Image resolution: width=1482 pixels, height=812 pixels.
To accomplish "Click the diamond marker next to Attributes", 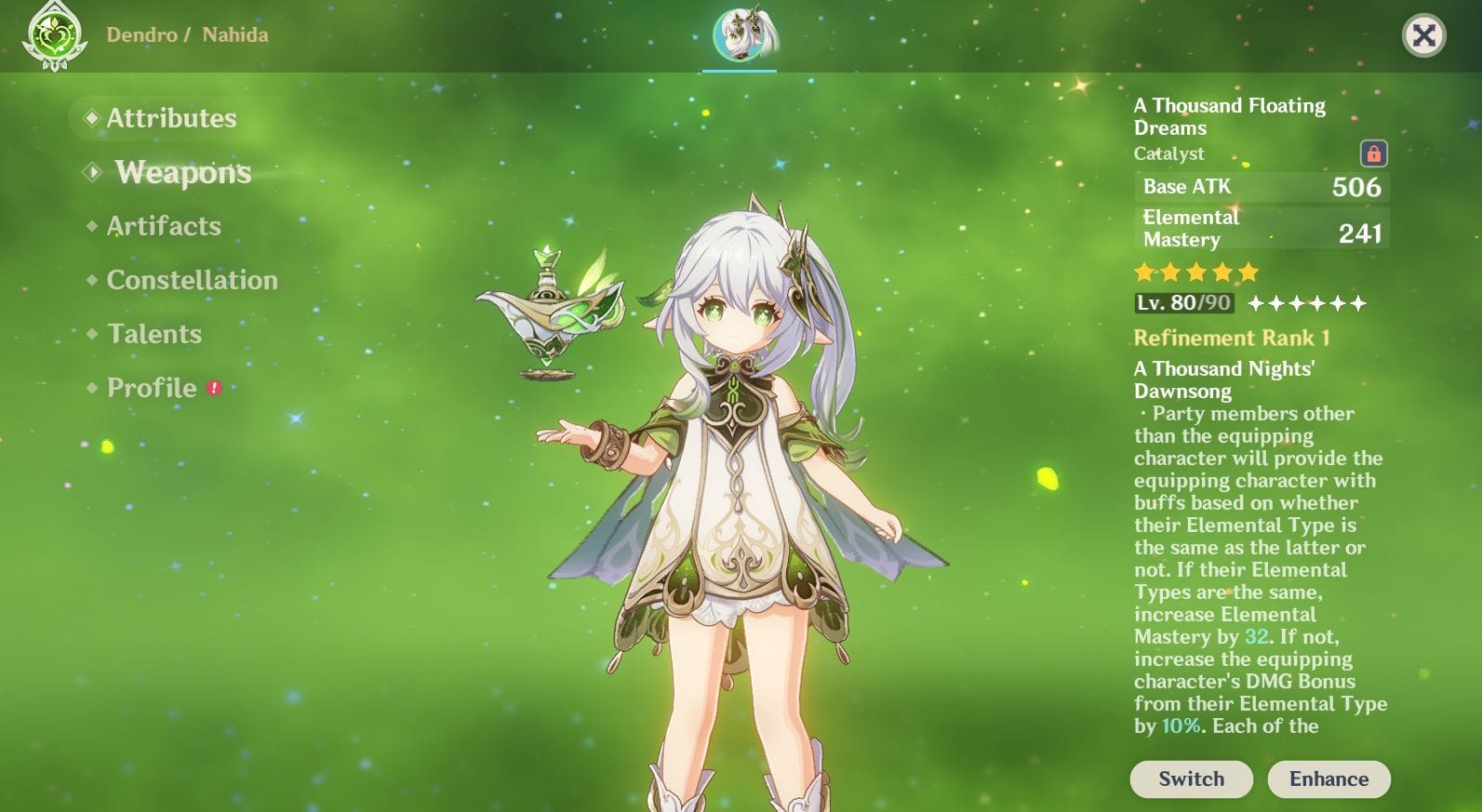I will pos(90,118).
